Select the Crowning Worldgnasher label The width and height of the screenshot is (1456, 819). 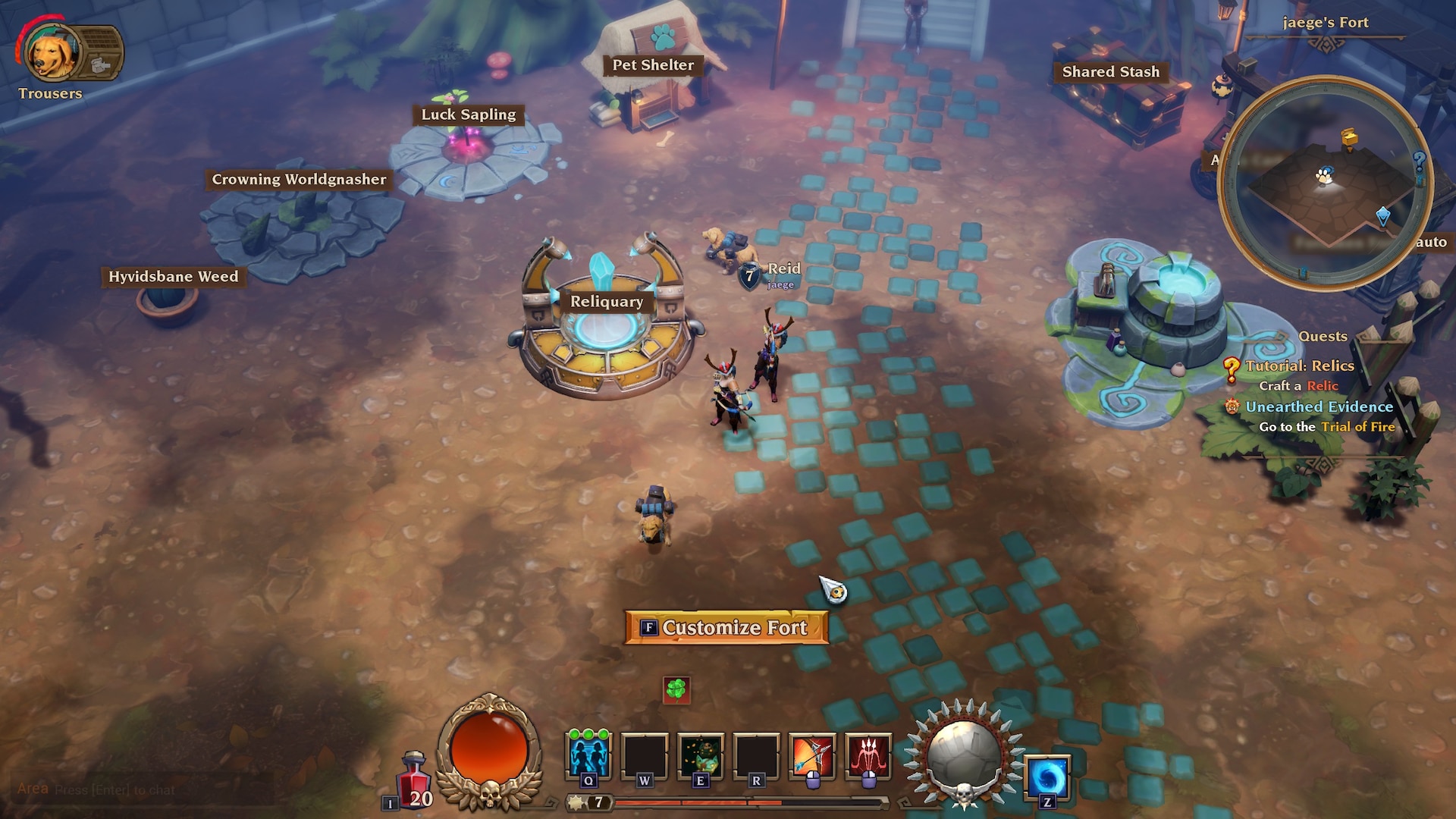pos(299,180)
